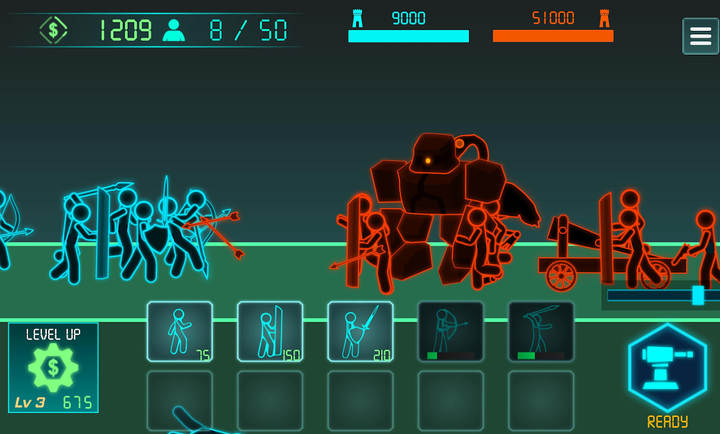This screenshot has width=720, height=434.
Task: Buy the Level Up income upgrade
Action: [53, 367]
